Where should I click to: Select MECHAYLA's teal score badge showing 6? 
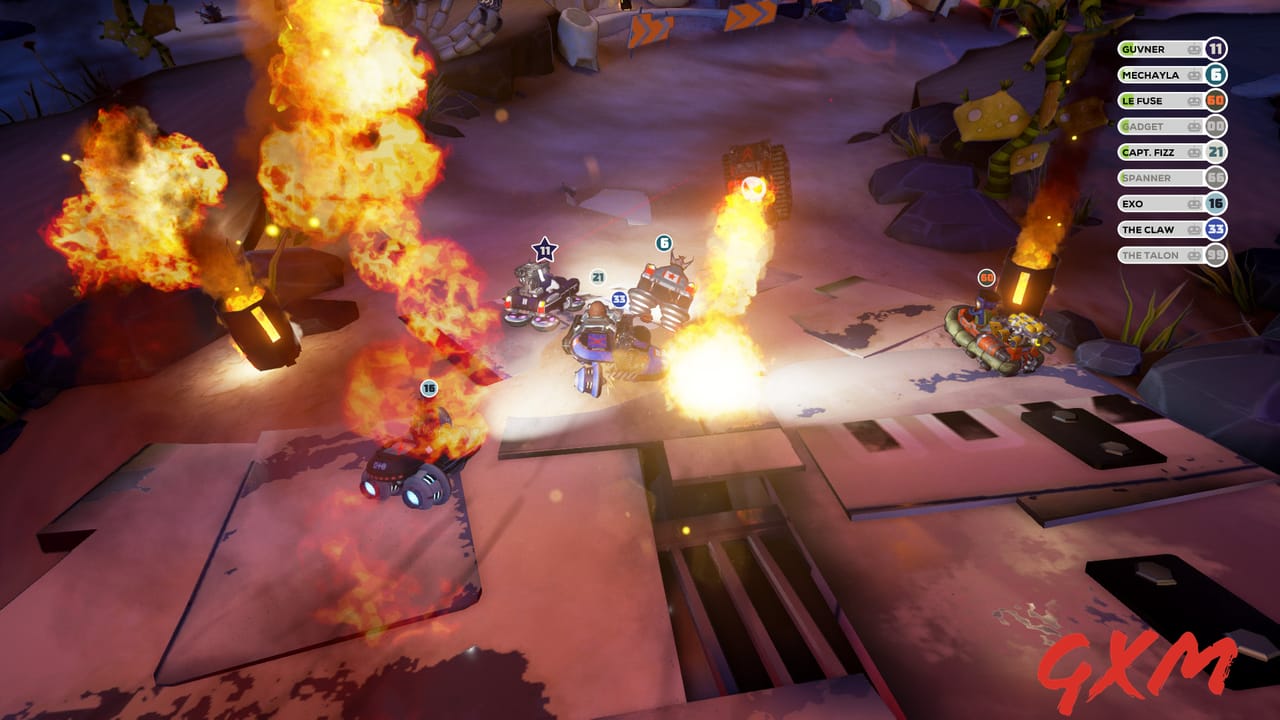[x=1215, y=75]
